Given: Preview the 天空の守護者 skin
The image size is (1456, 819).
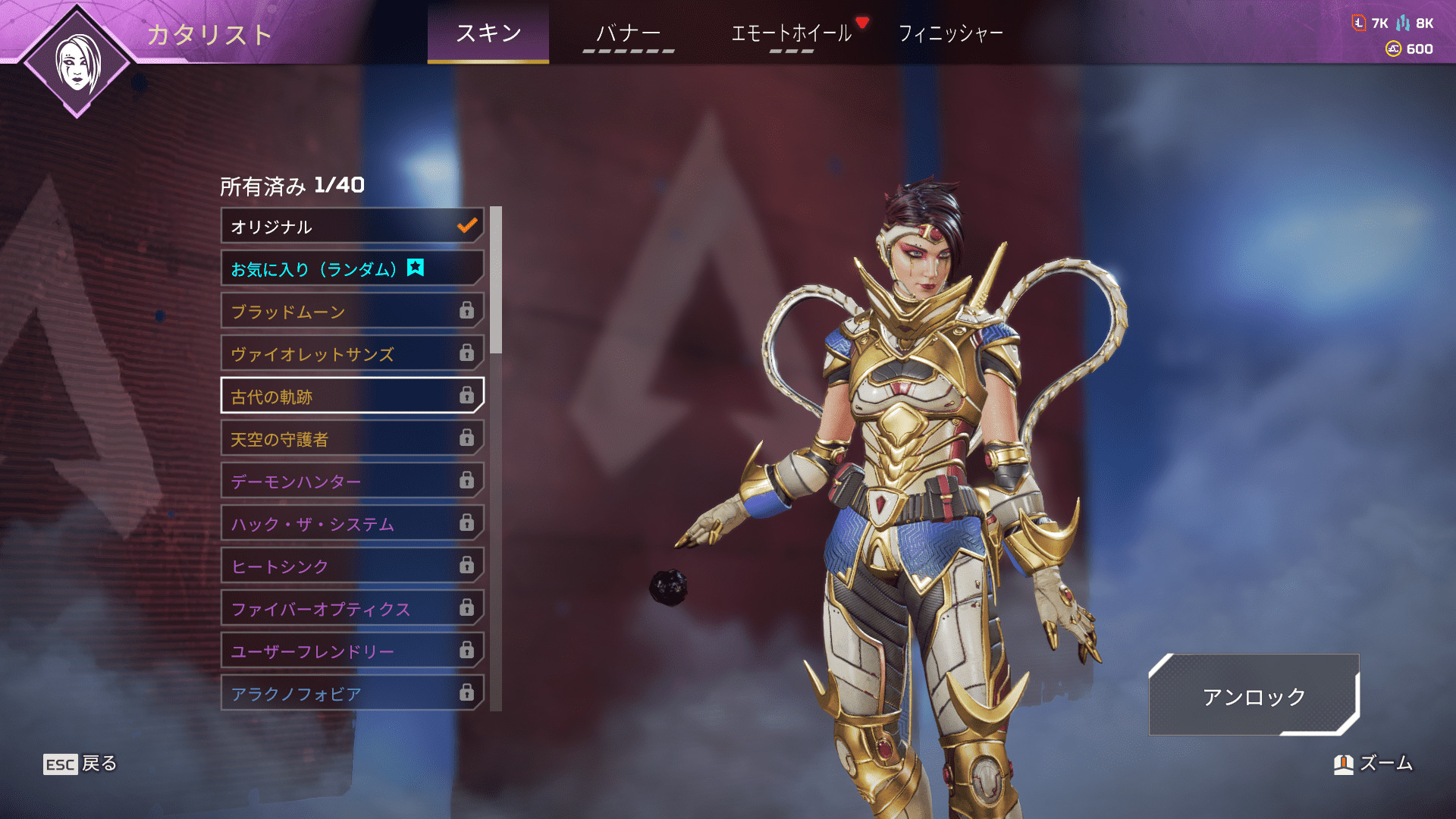Looking at the screenshot, I should click(352, 438).
